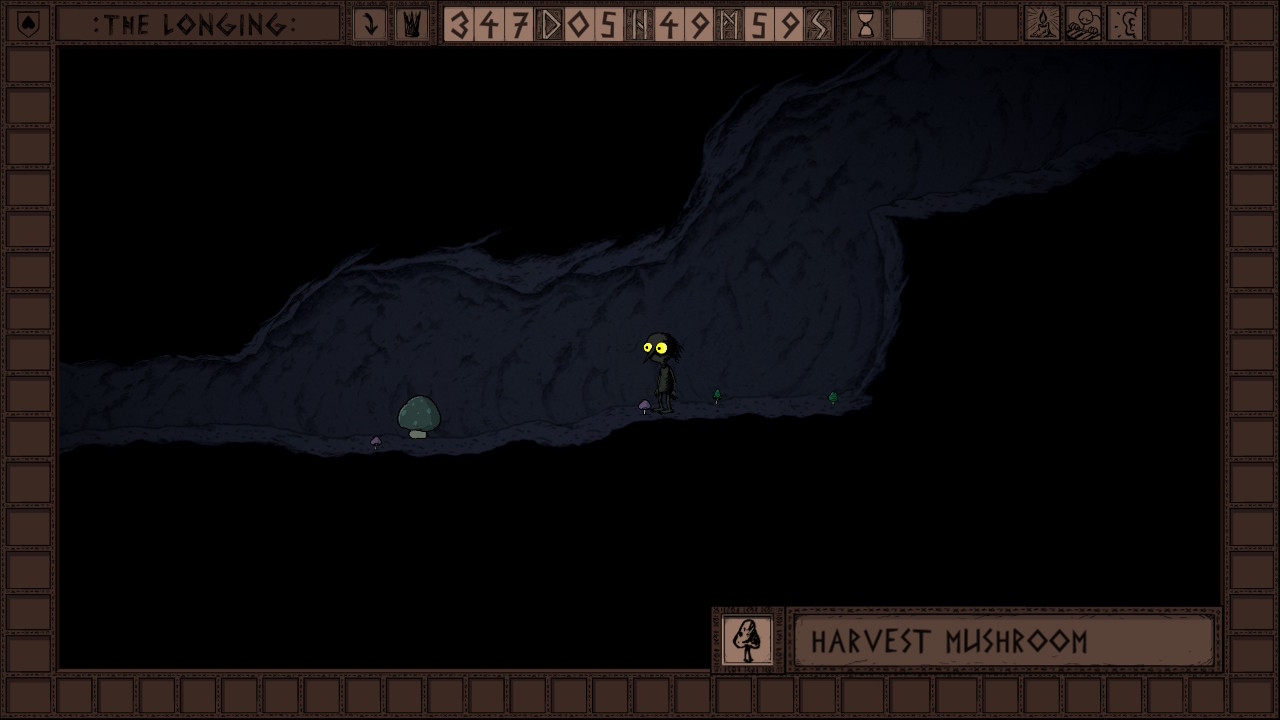Select the mushroom action icon

pyautogui.click(x=747, y=640)
